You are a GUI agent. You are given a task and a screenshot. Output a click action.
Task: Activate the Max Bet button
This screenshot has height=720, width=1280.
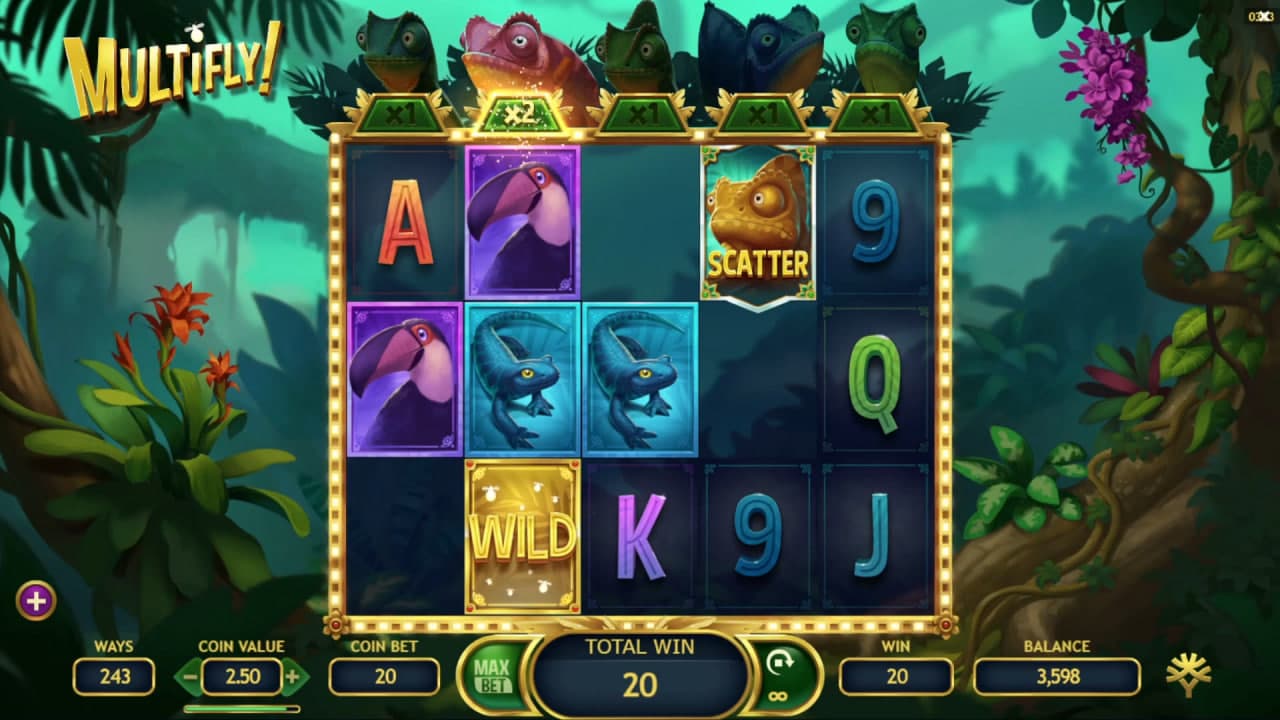tap(491, 676)
